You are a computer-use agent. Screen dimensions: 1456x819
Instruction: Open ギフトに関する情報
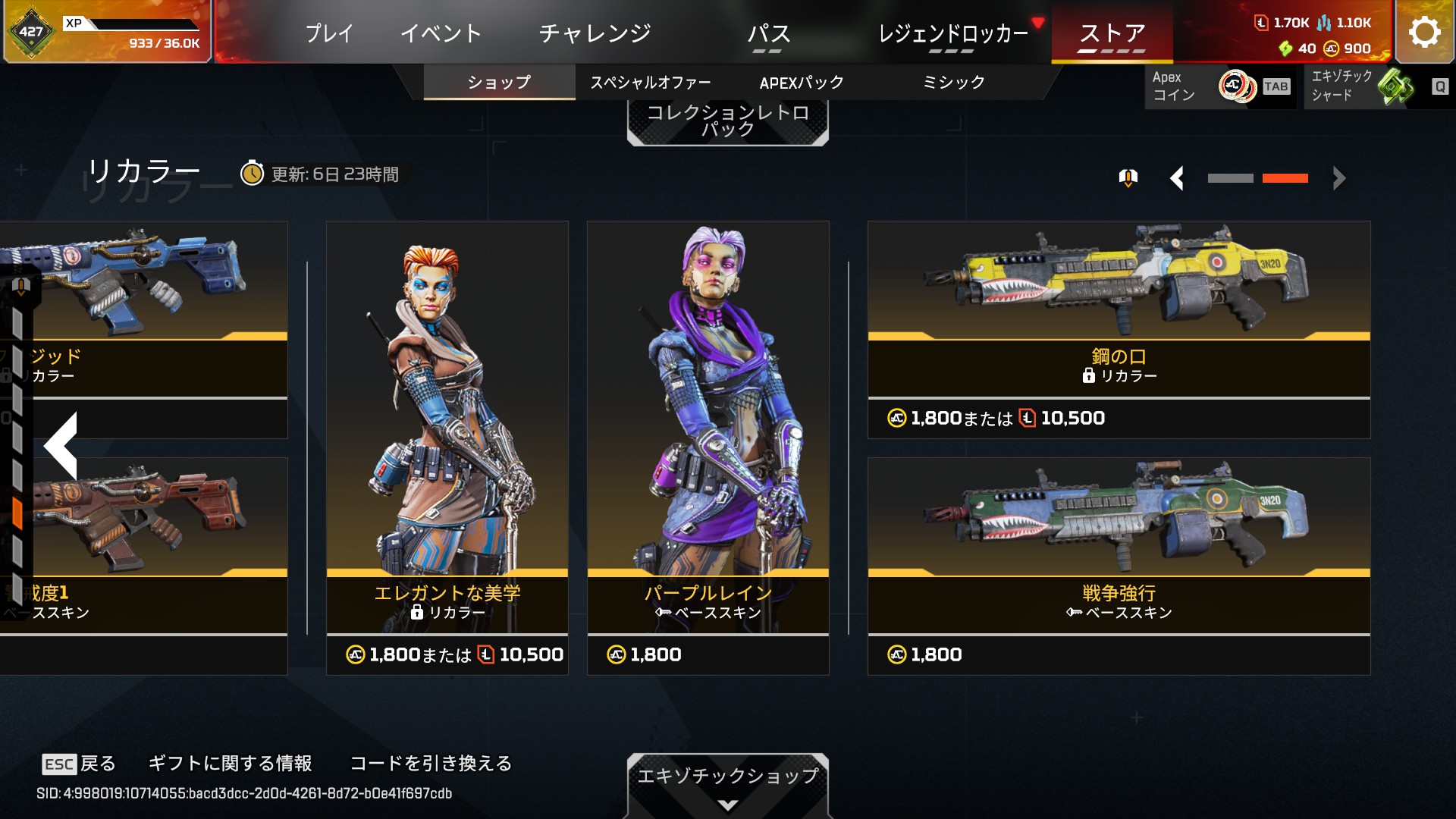pyautogui.click(x=230, y=763)
